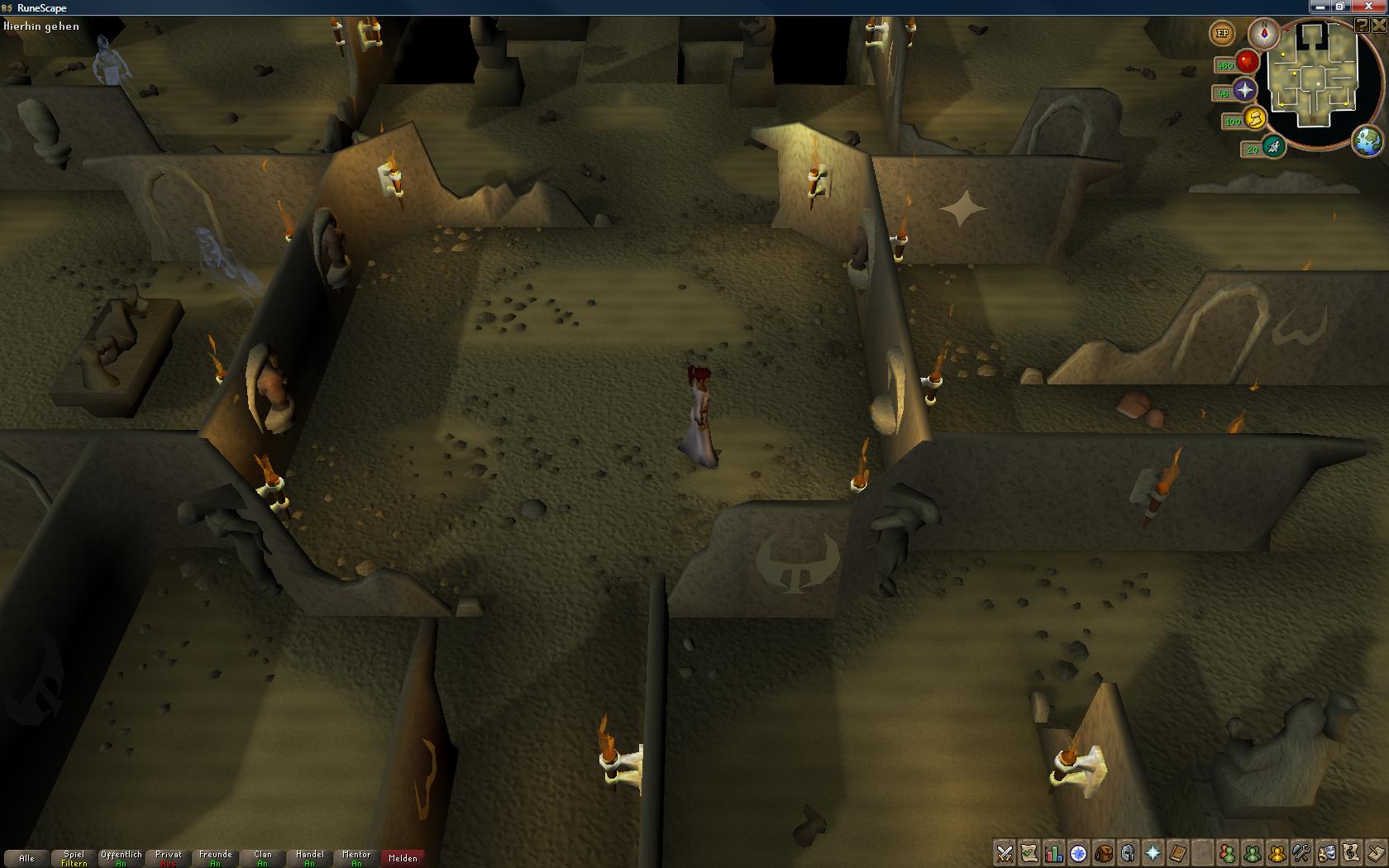The image size is (1389, 868).
Task: Minimize the RuneScape window
Action: tap(1320, 7)
